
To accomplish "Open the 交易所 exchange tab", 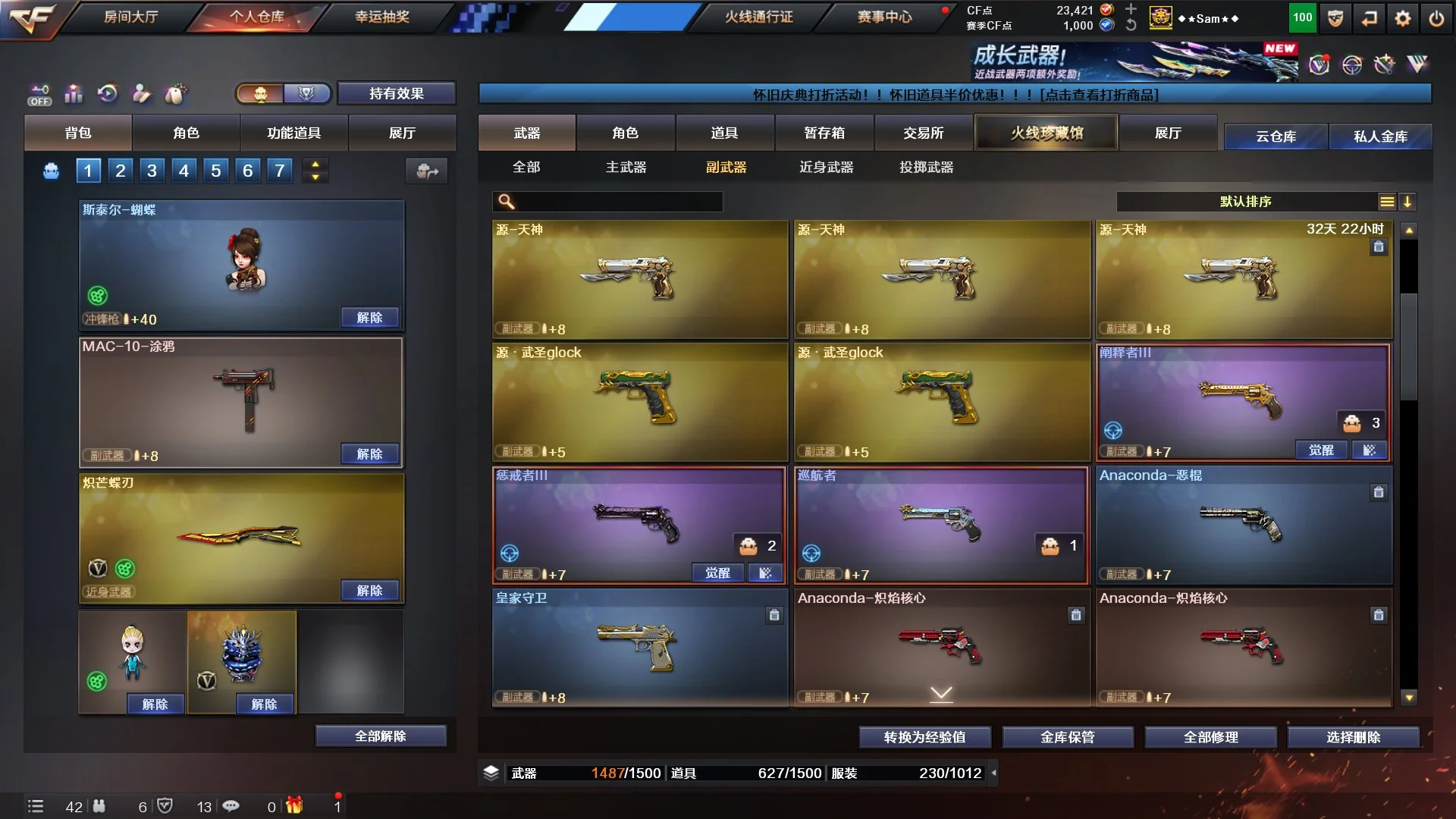I will 923,133.
